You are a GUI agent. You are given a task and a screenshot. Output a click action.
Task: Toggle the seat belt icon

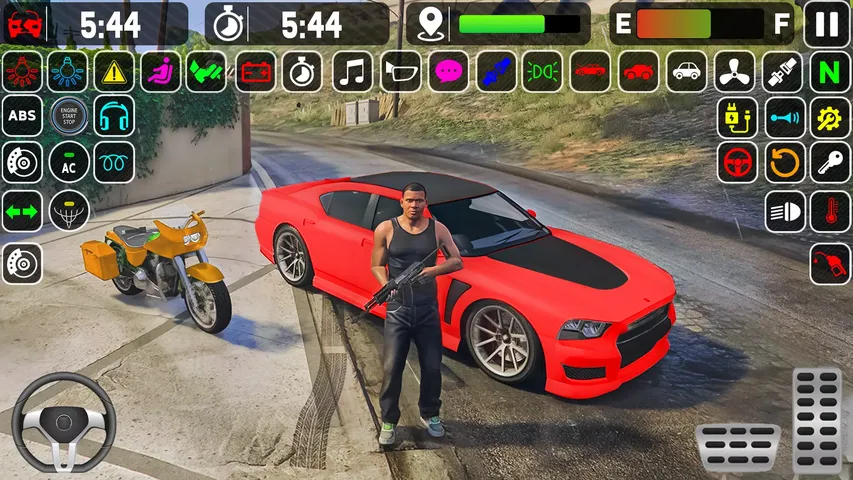pos(782,71)
